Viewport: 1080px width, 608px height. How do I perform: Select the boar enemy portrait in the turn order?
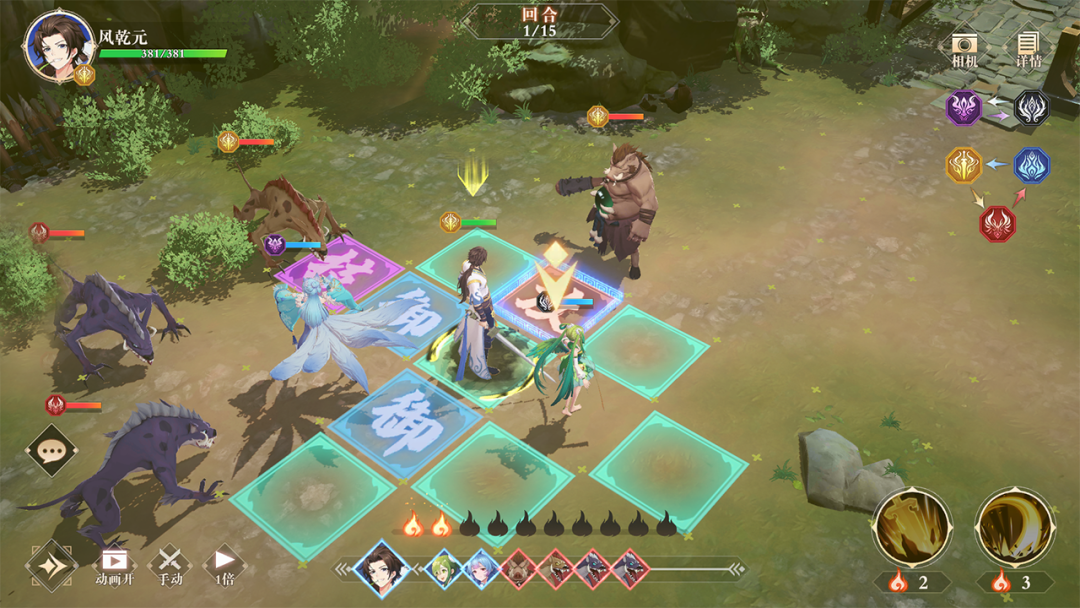[519, 568]
